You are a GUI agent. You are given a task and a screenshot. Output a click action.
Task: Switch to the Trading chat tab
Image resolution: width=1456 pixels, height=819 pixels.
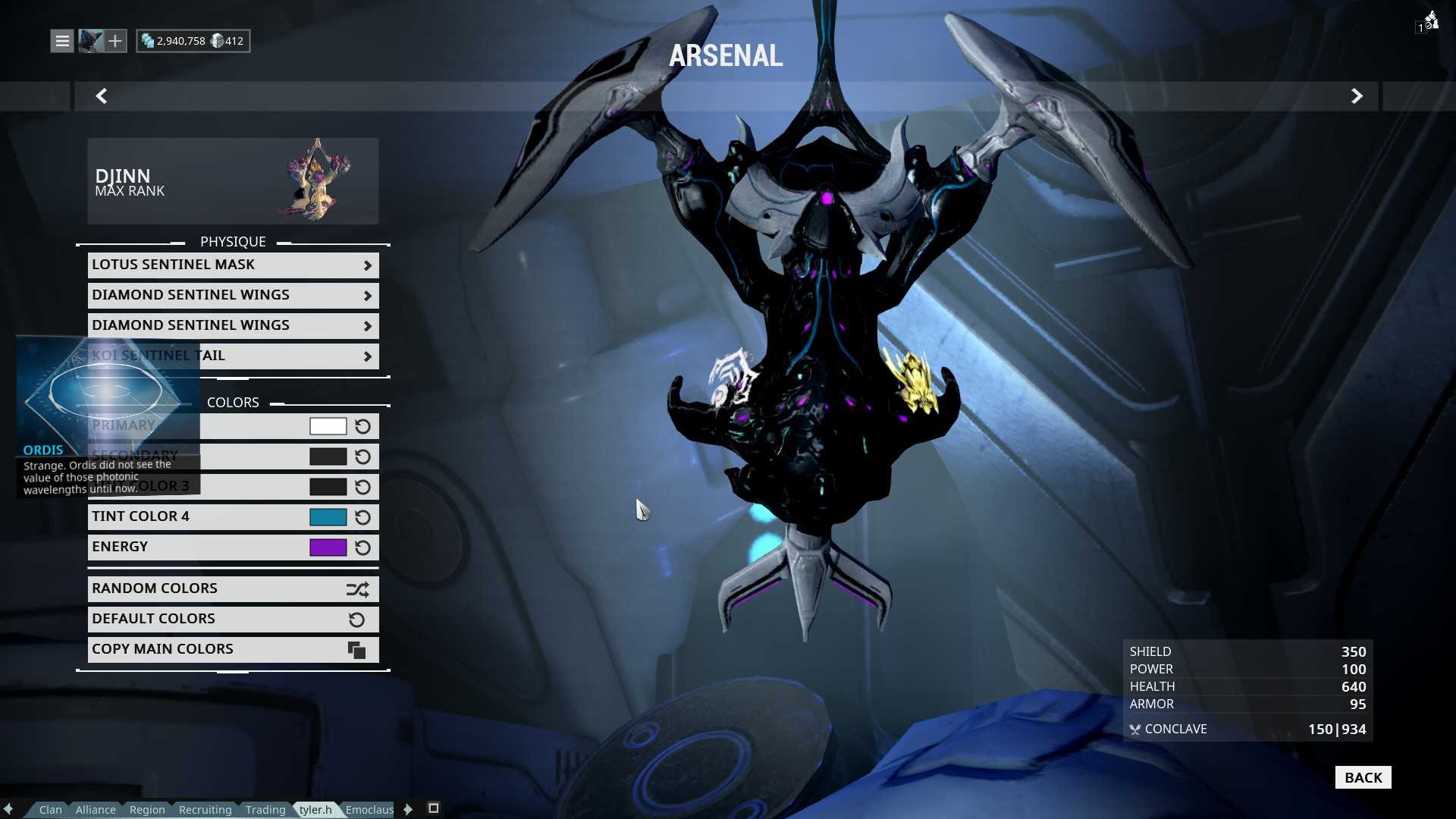tap(265, 809)
